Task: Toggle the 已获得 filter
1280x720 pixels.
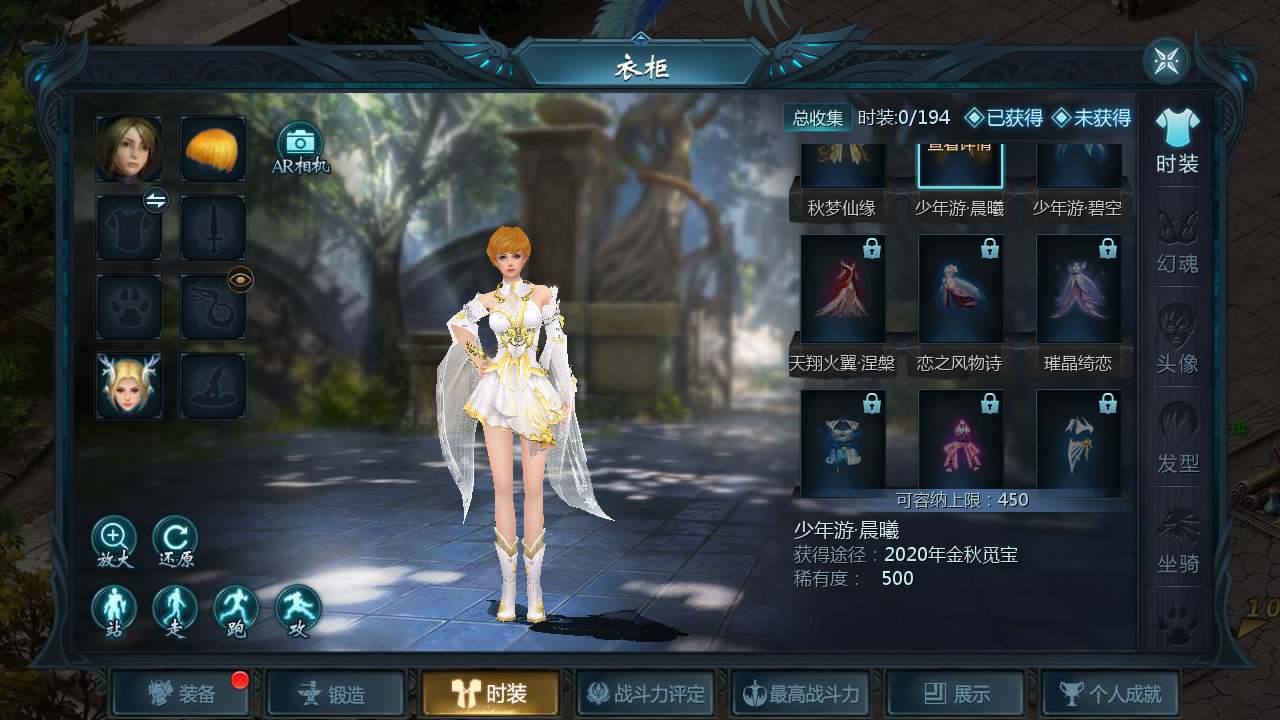Action: (1003, 118)
